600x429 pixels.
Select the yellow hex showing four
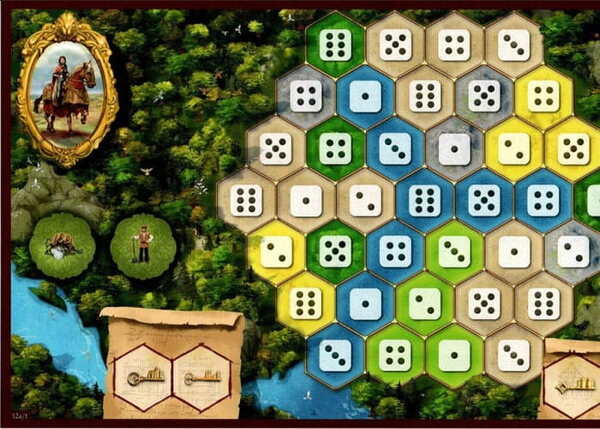tap(543, 97)
